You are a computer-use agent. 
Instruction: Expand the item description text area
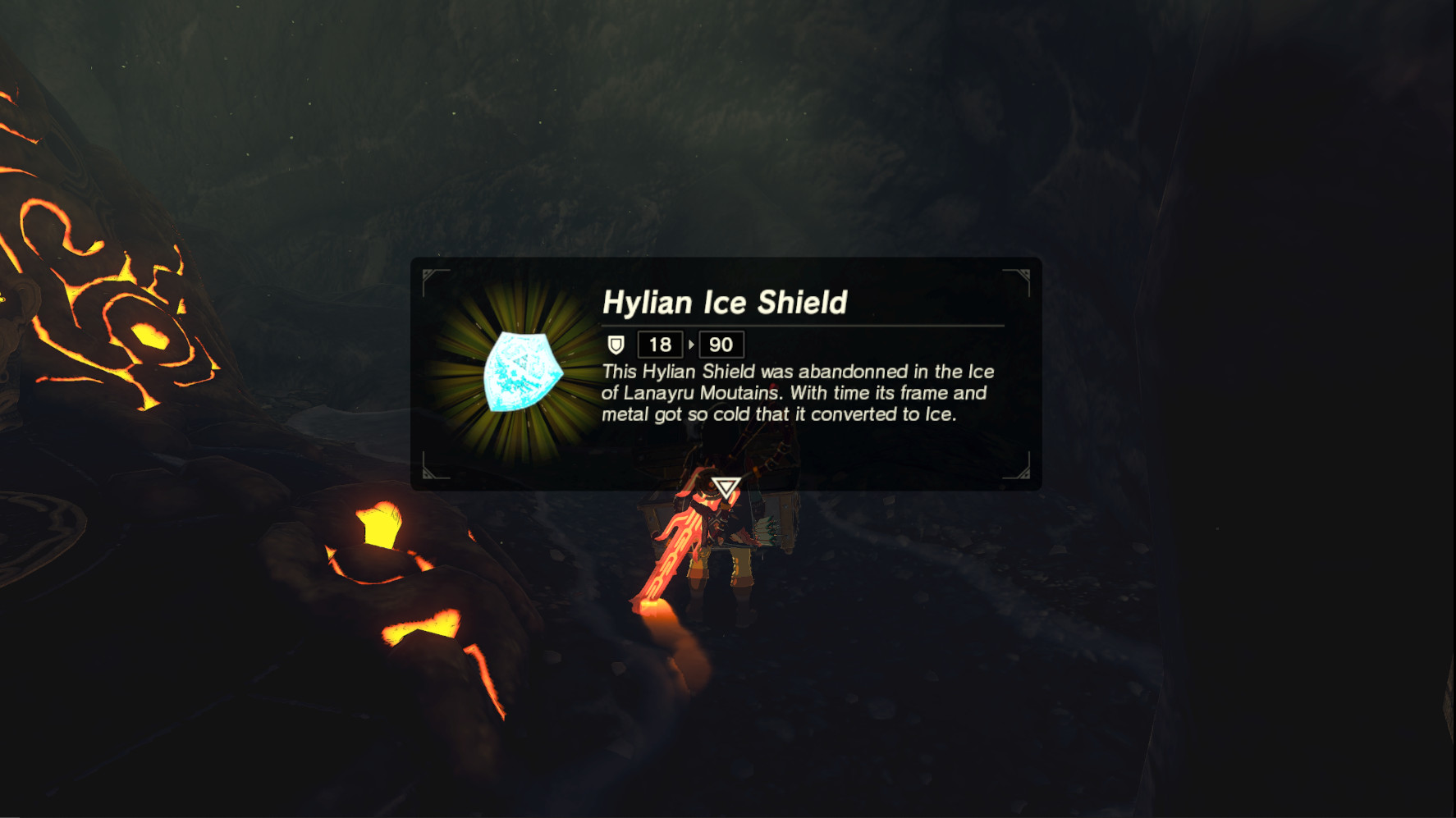point(796,393)
